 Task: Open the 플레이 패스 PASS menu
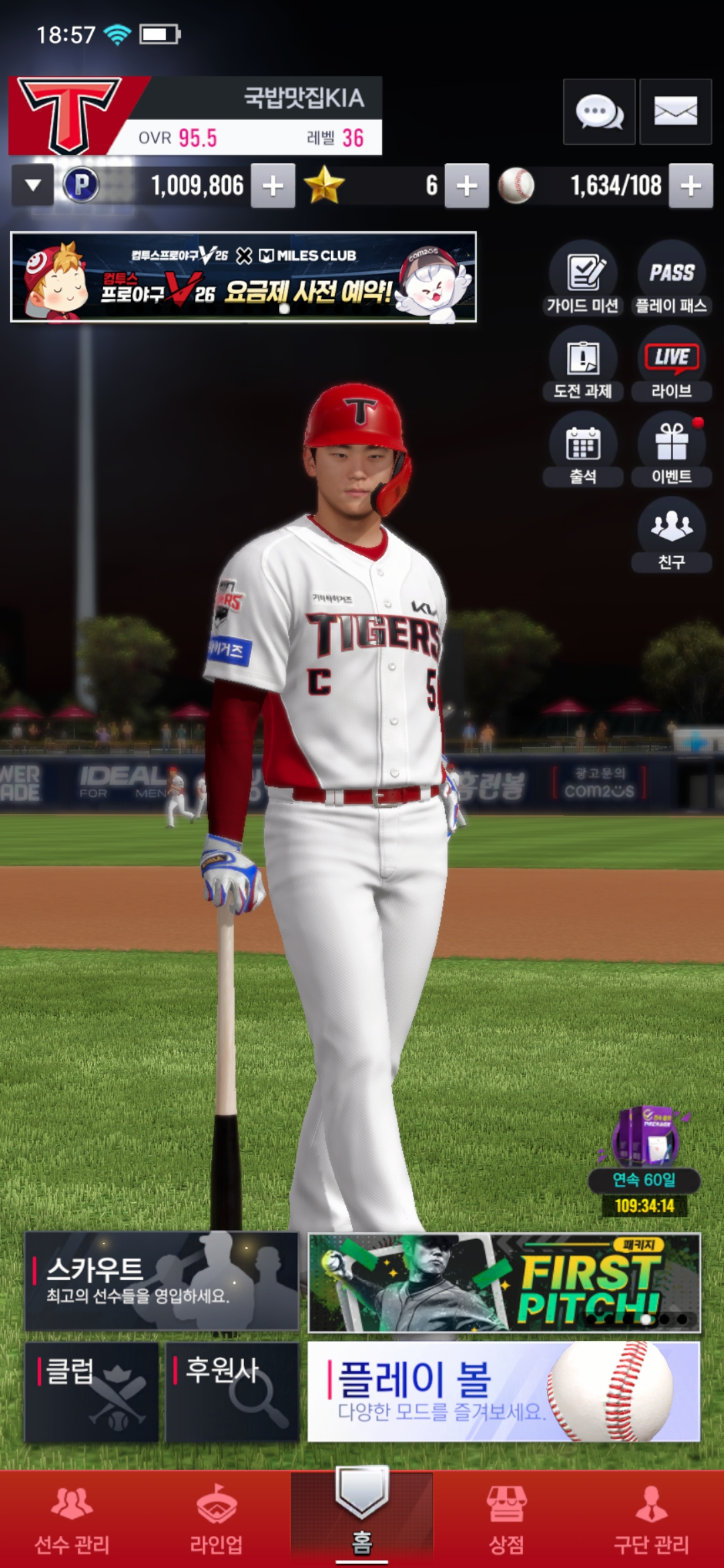pyautogui.click(x=671, y=279)
